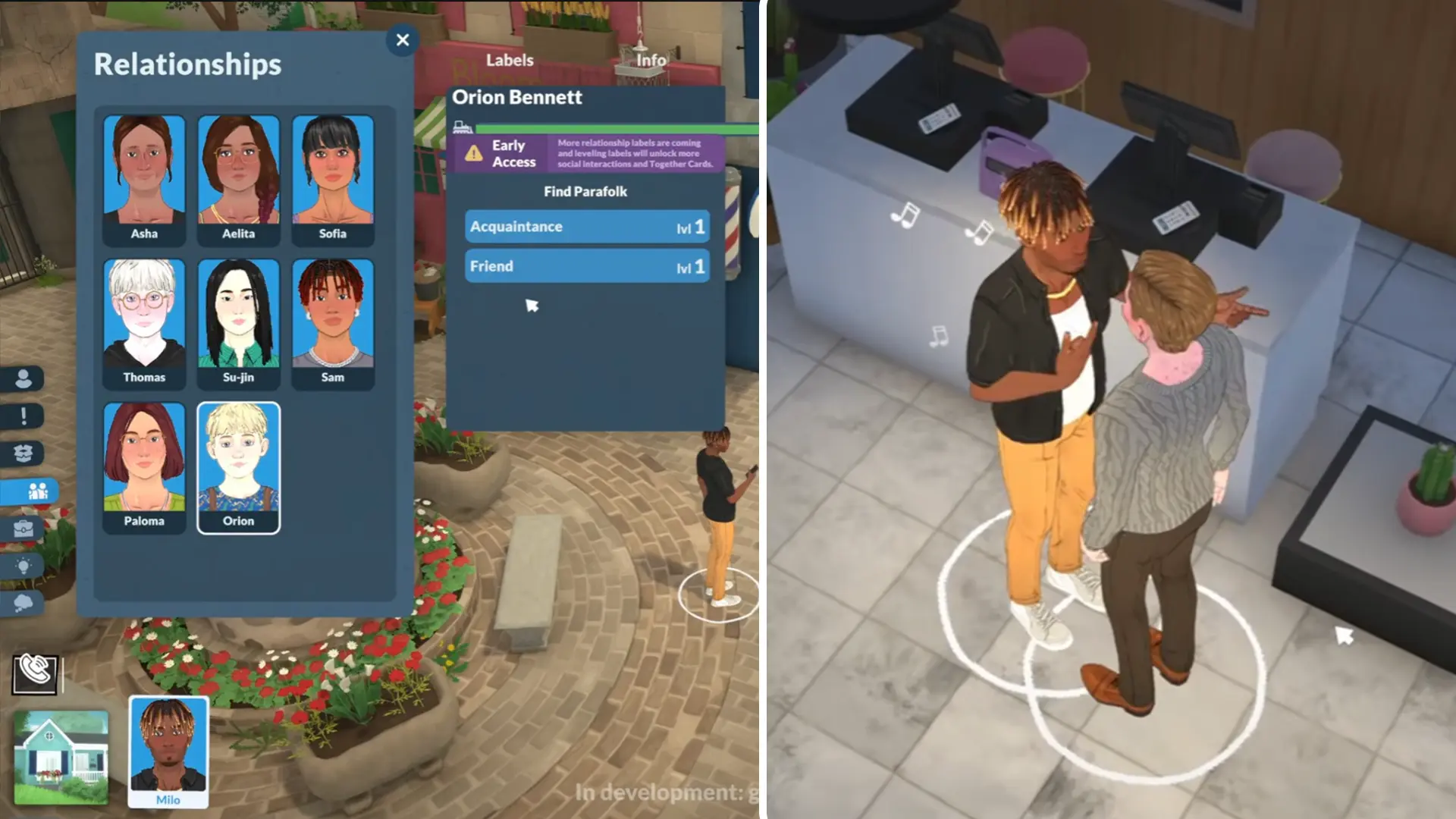Screen dimensions: 1456x819
Task: Select Paloma's relationship card
Action: tap(143, 467)
